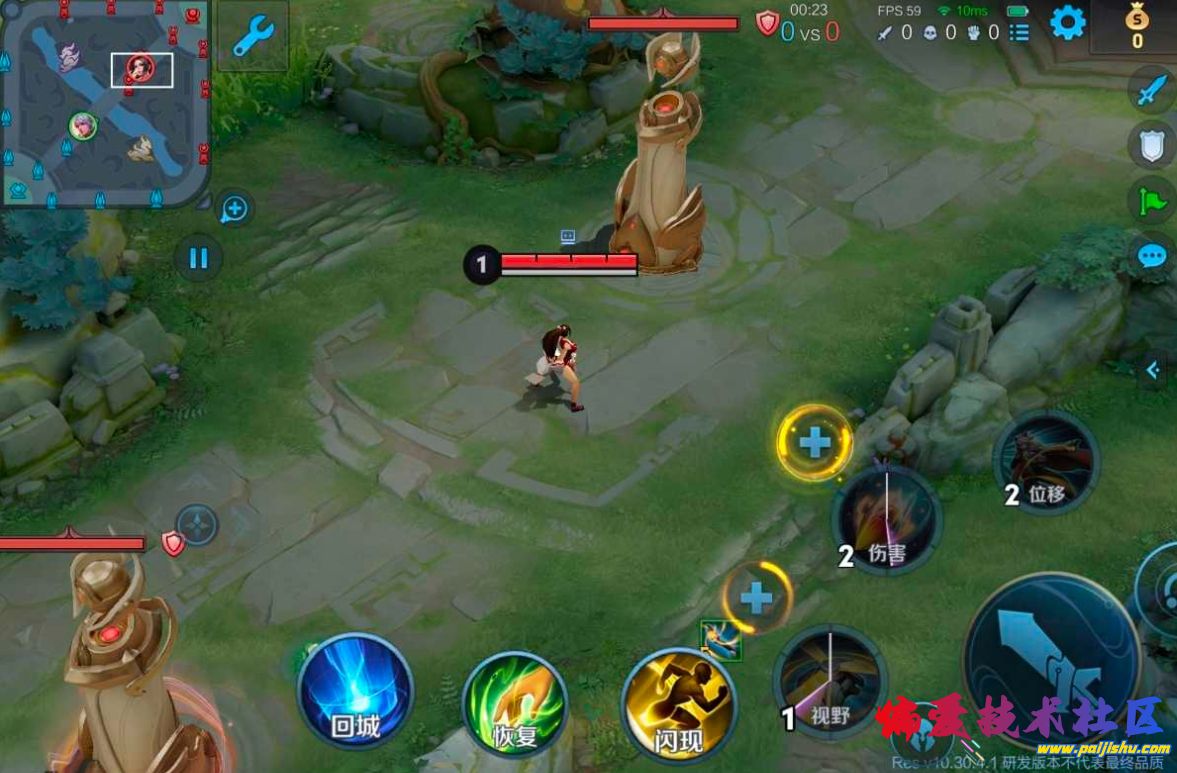1177x773 pixels.
Task: Activate the 回城 recall skill
Action: click(355, 689)
